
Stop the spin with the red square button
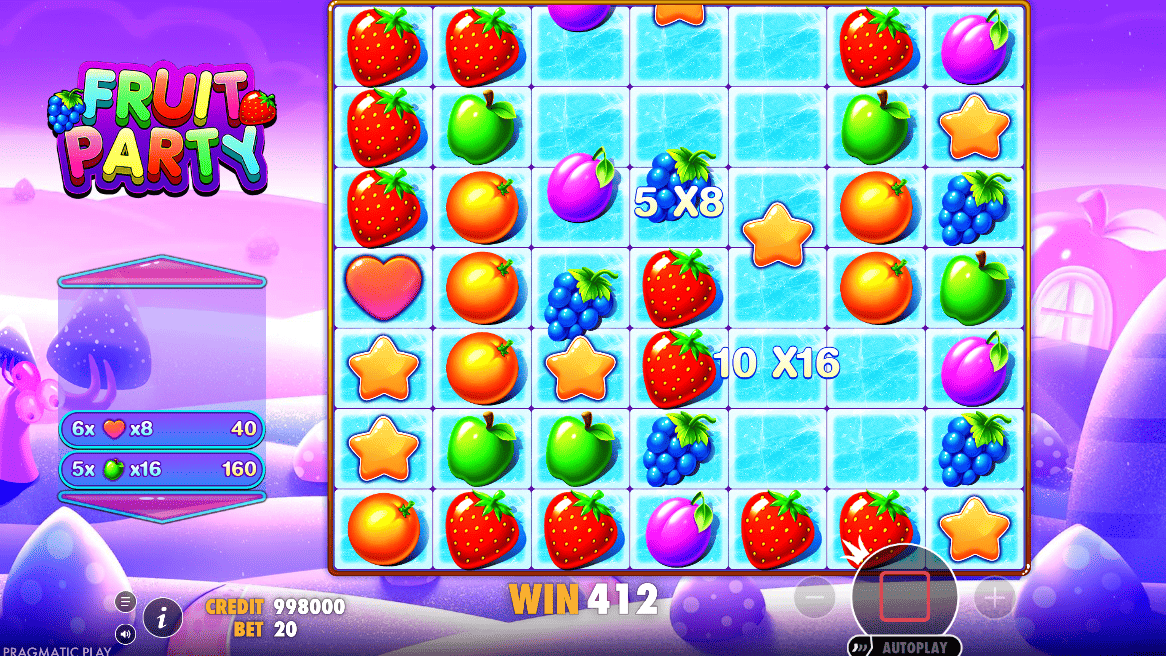click(904, 597)
